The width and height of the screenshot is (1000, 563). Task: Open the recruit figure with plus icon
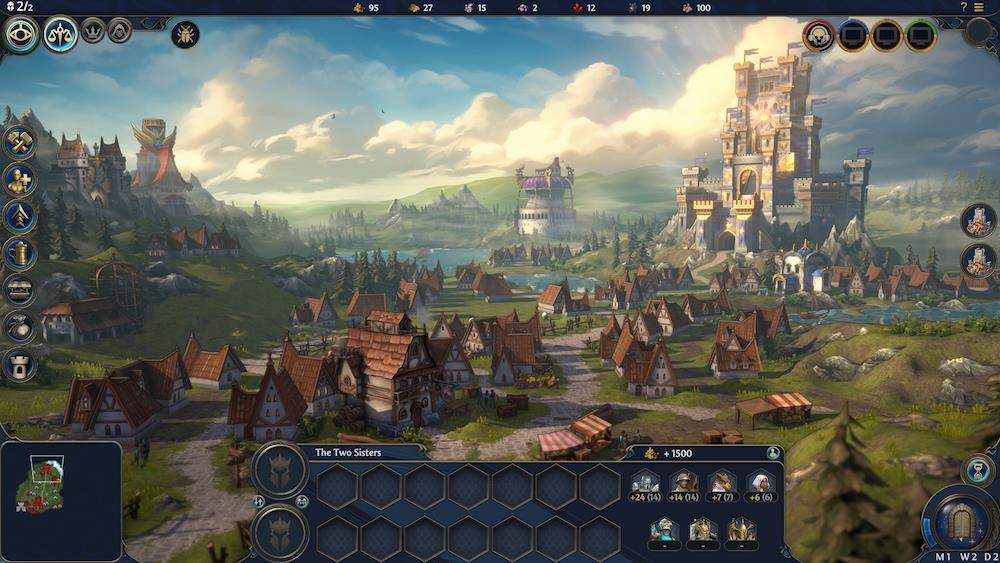[x=21, y=179]
